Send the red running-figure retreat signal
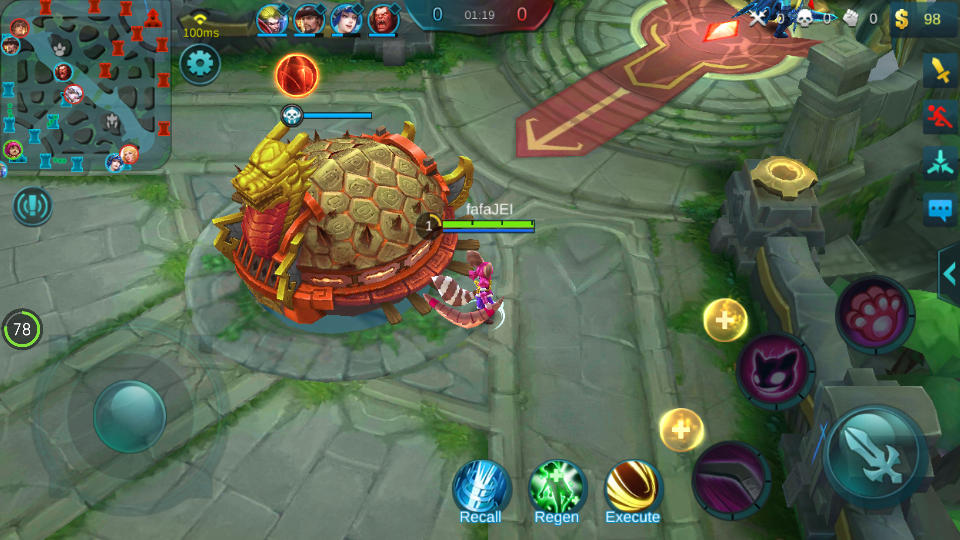 940,116
